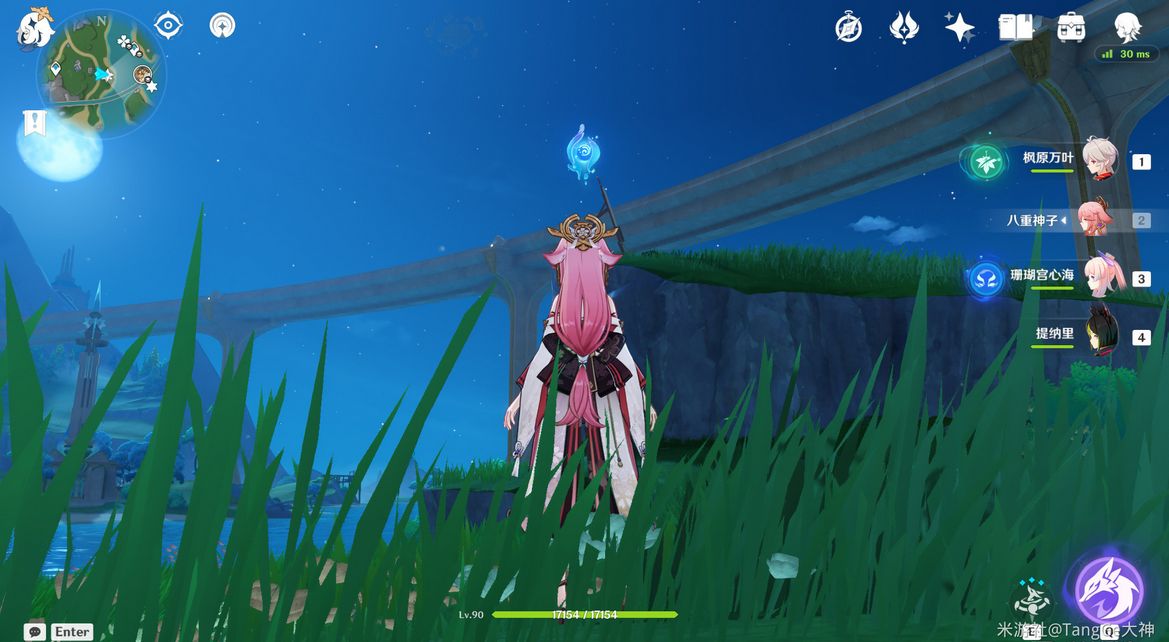Open the chat speech bubble
This screenshot has width=1169, height=642.
36,631
